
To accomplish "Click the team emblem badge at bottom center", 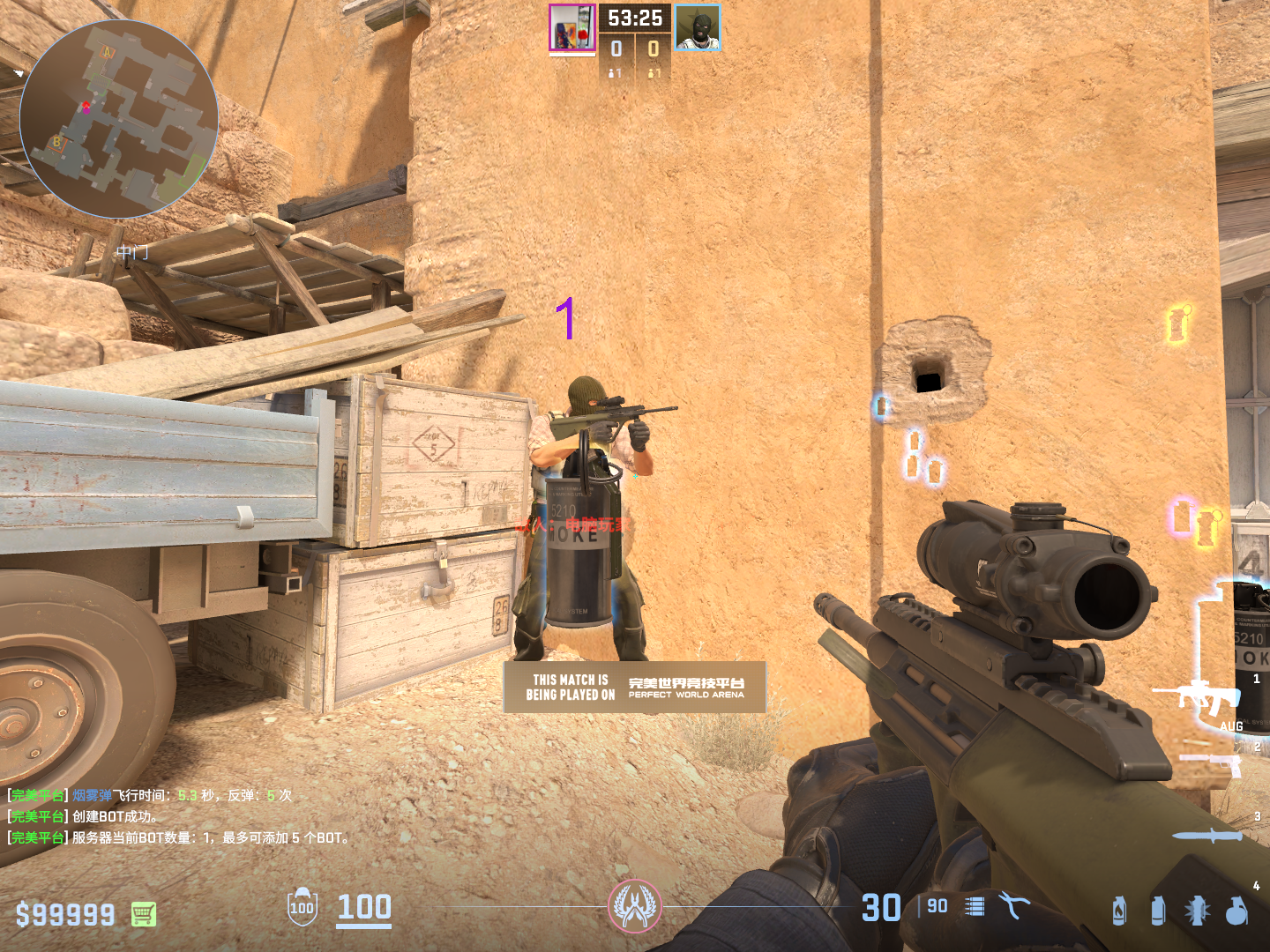I will pos(634,906).
